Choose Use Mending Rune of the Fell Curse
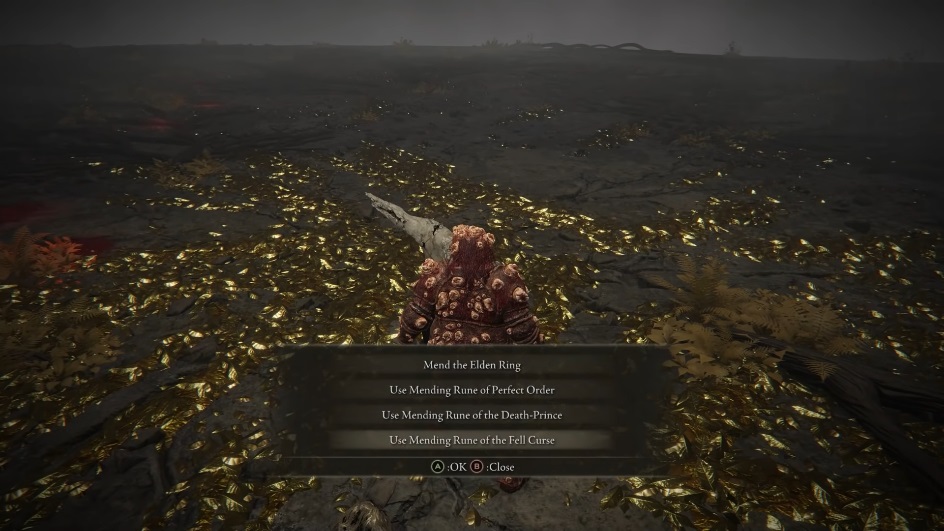The height and width of the screenshot is (531, 944). 471,440
